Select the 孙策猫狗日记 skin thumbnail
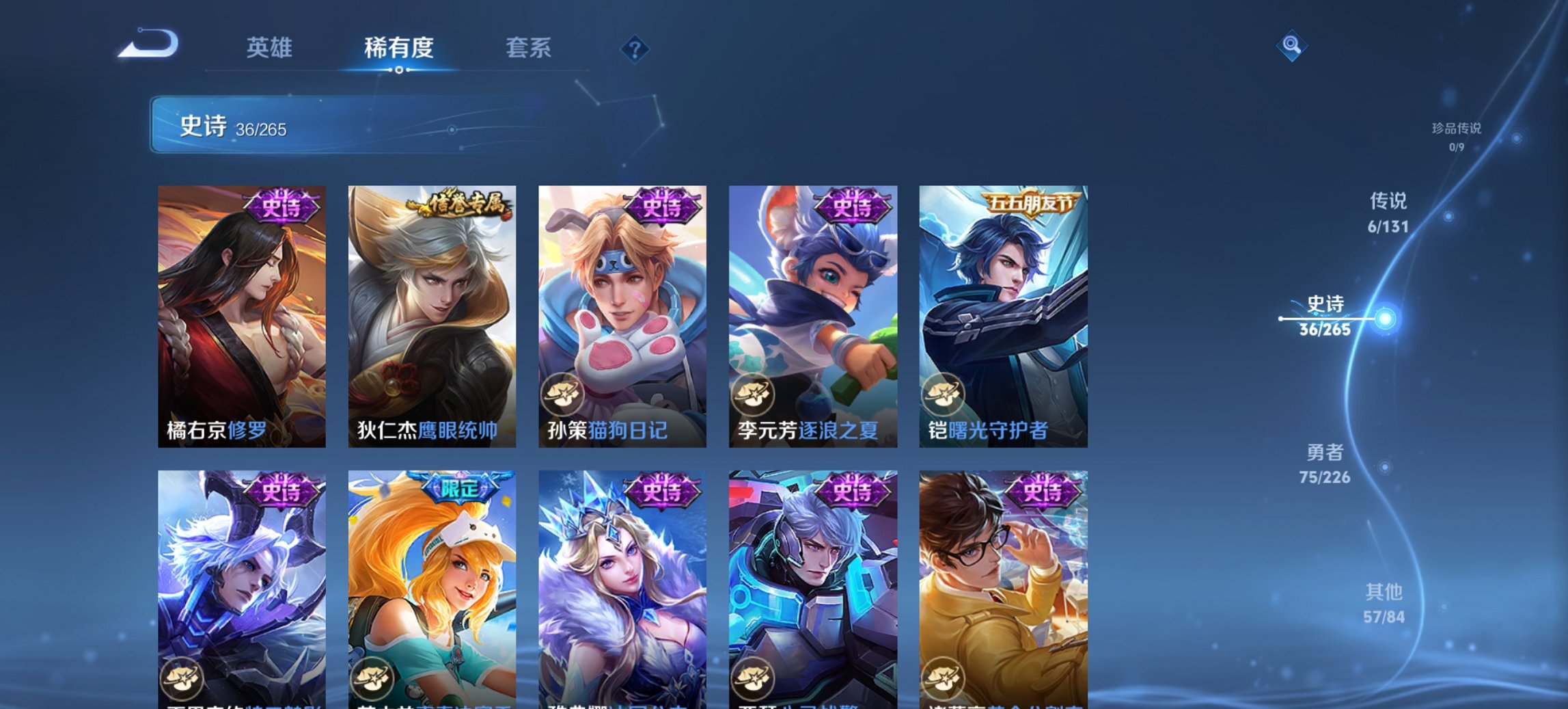The width and height of the screenshot is (1568, 709). [x=622, y=294]
